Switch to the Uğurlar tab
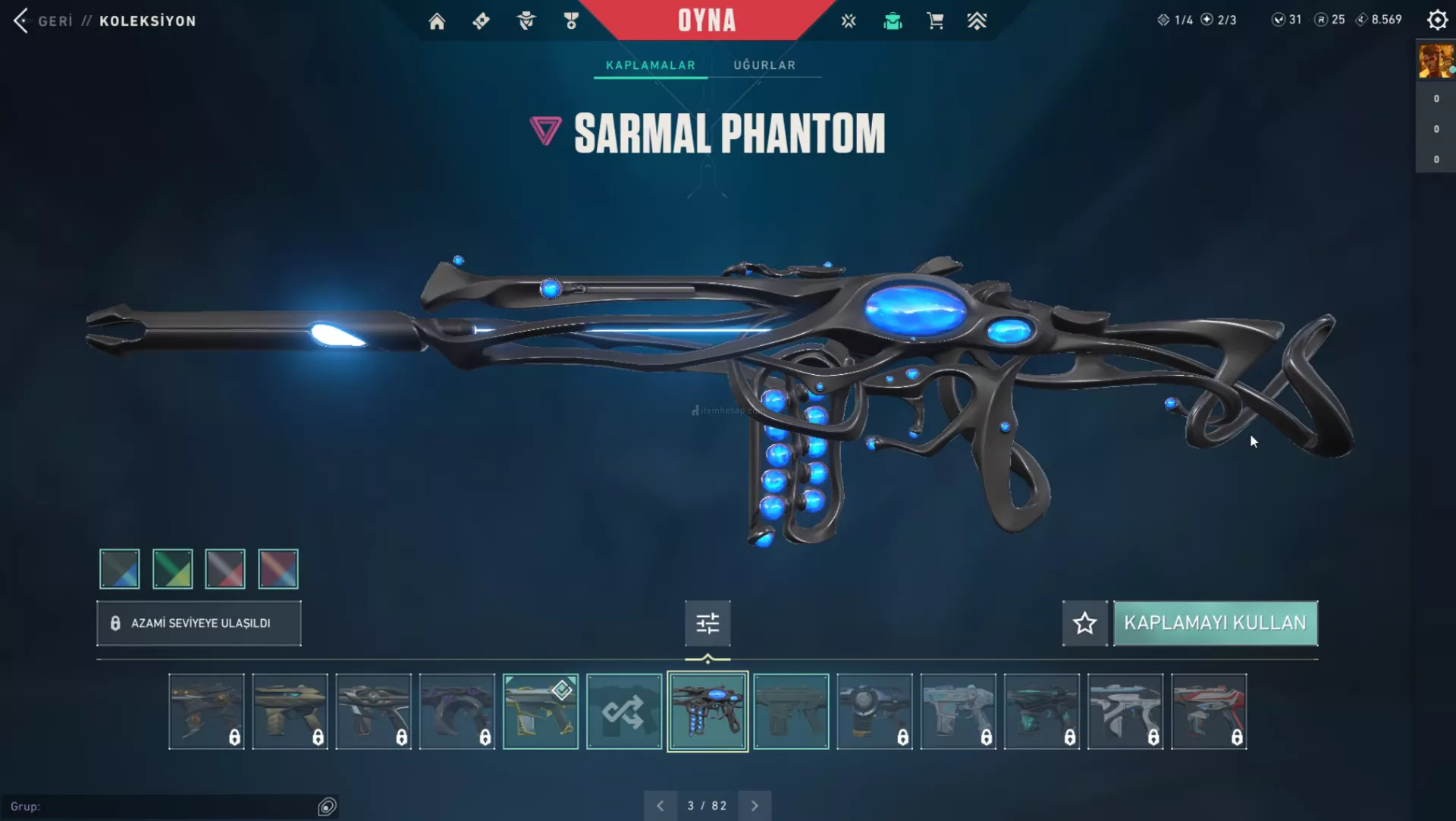Screen dimensions: 1456x821 pyautogui.click(x=764, y=65)
